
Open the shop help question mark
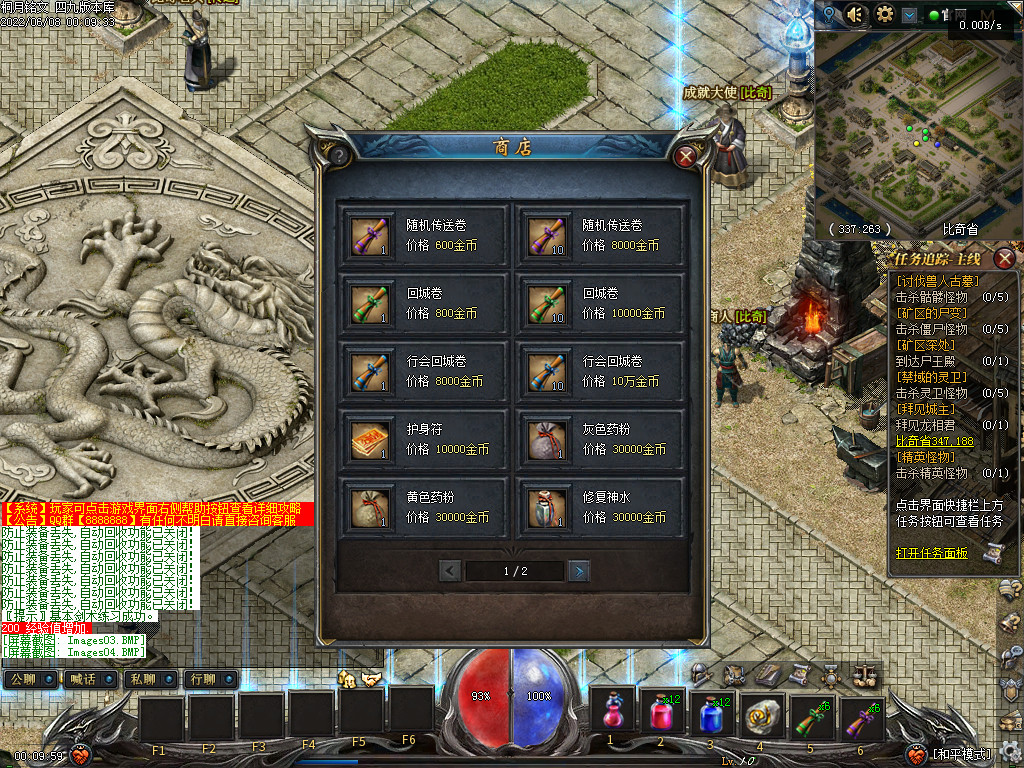click(339, 156)
